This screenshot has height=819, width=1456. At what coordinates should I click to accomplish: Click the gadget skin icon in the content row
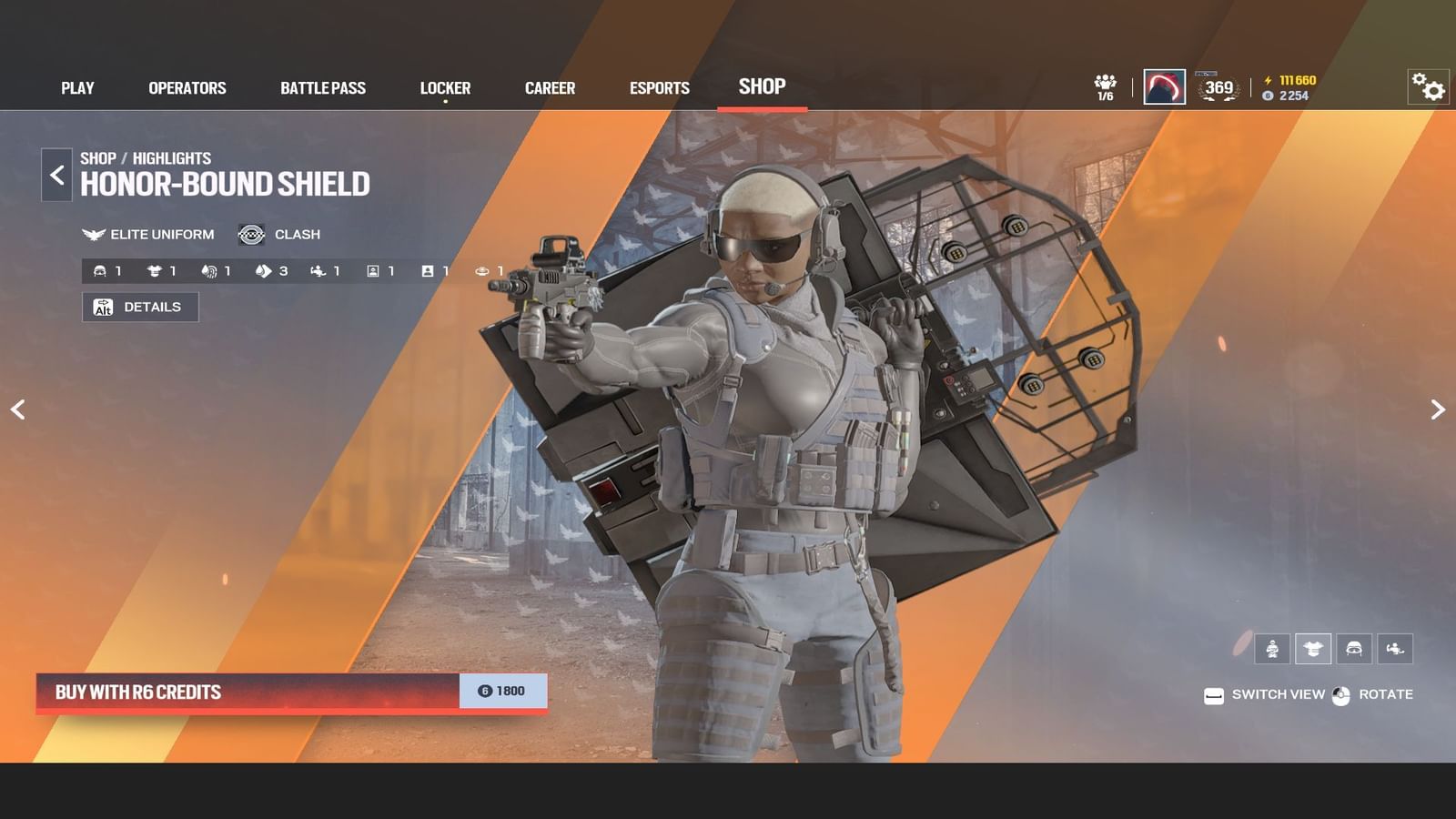[317, 270]
